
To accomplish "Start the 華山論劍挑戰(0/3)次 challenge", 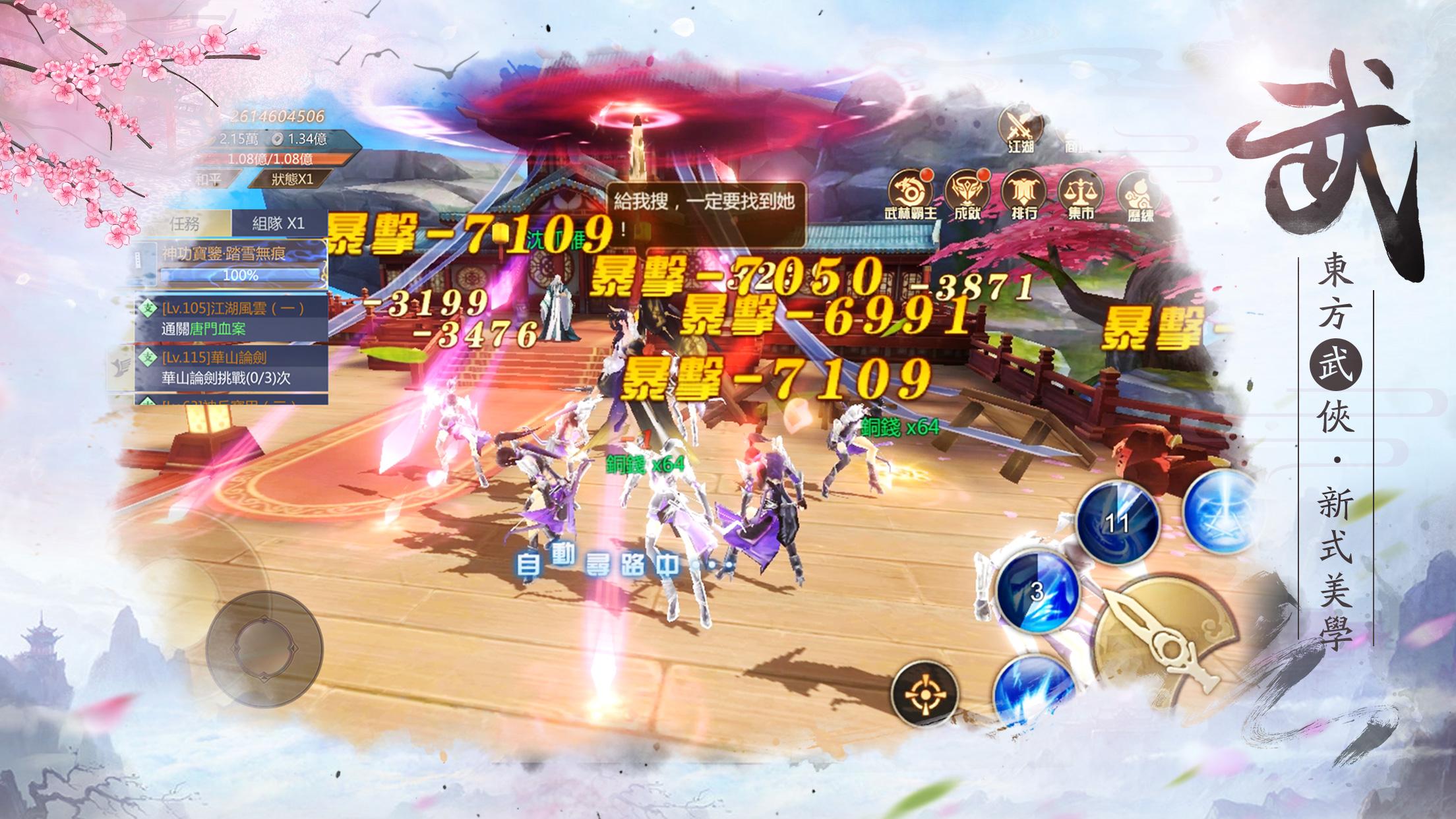I will (x=226, y=377).
